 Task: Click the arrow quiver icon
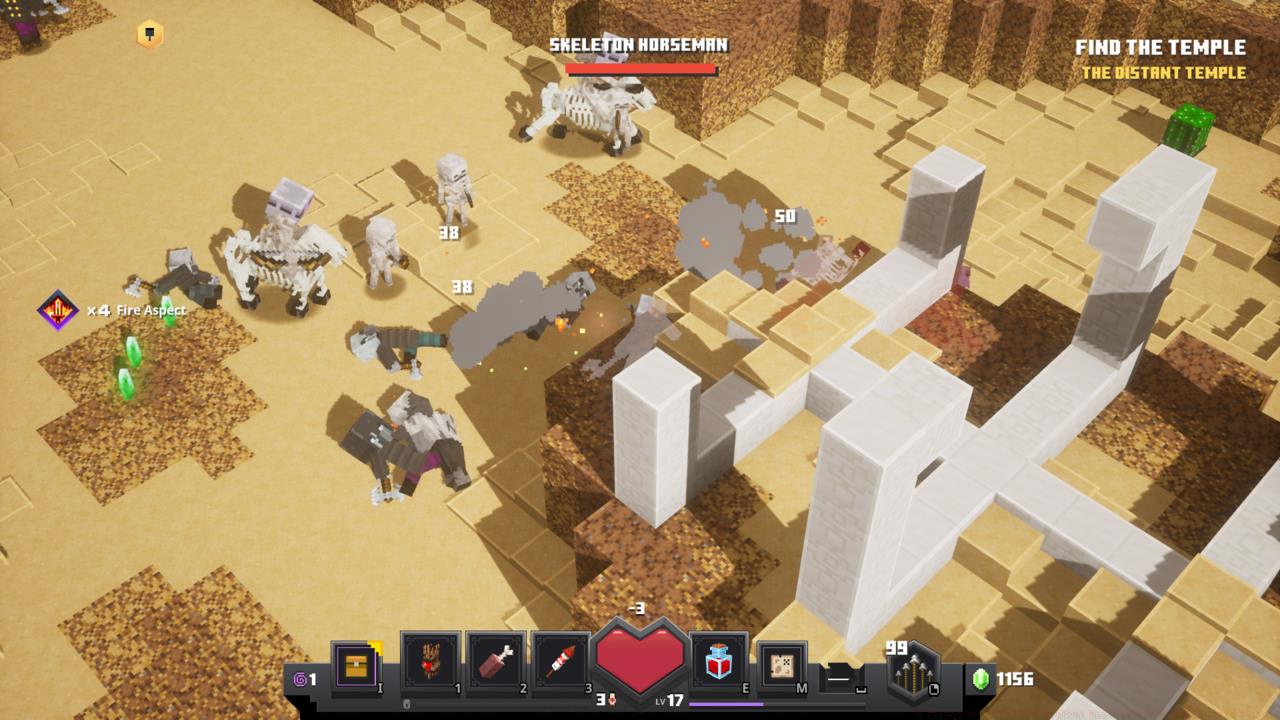(x=913, y=675)
